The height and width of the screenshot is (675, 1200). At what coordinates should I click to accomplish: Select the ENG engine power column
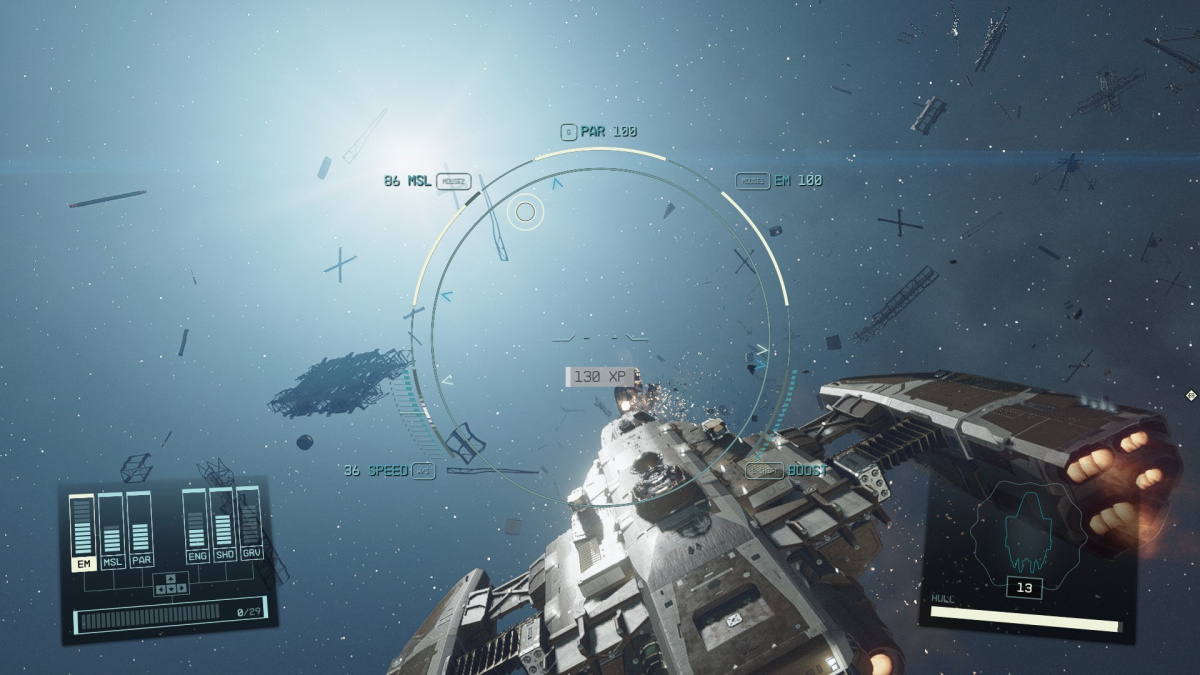tap(197, 525)
